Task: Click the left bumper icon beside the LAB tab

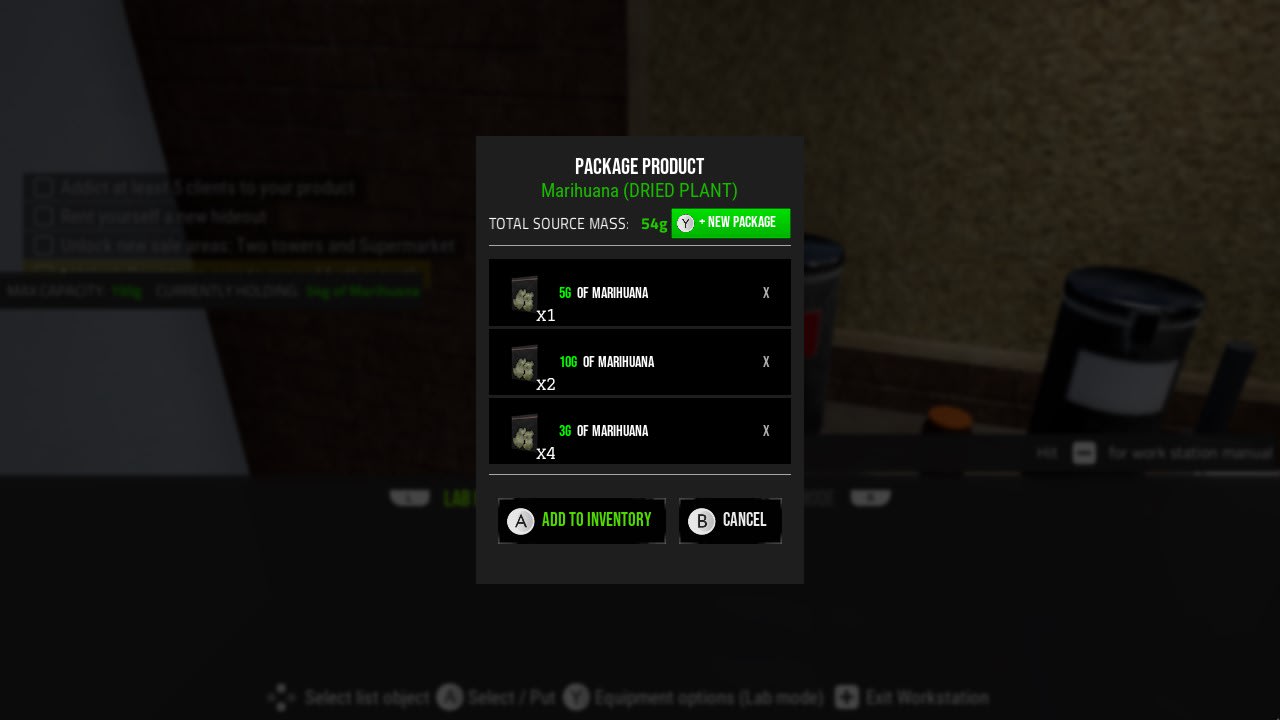Action: click(x=409, y=496)
